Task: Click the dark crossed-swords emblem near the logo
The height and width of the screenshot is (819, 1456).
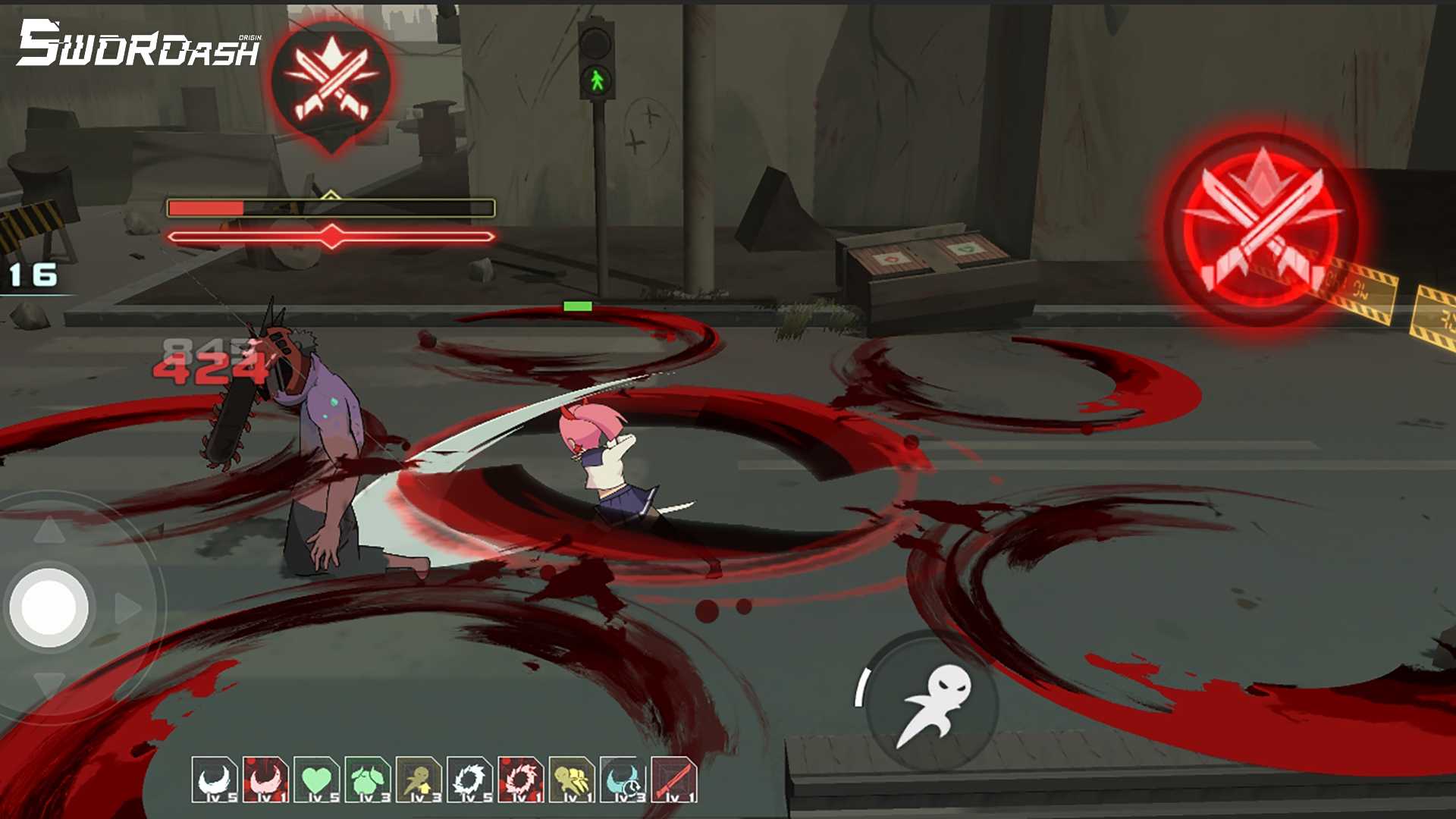Action: (331, 82)
